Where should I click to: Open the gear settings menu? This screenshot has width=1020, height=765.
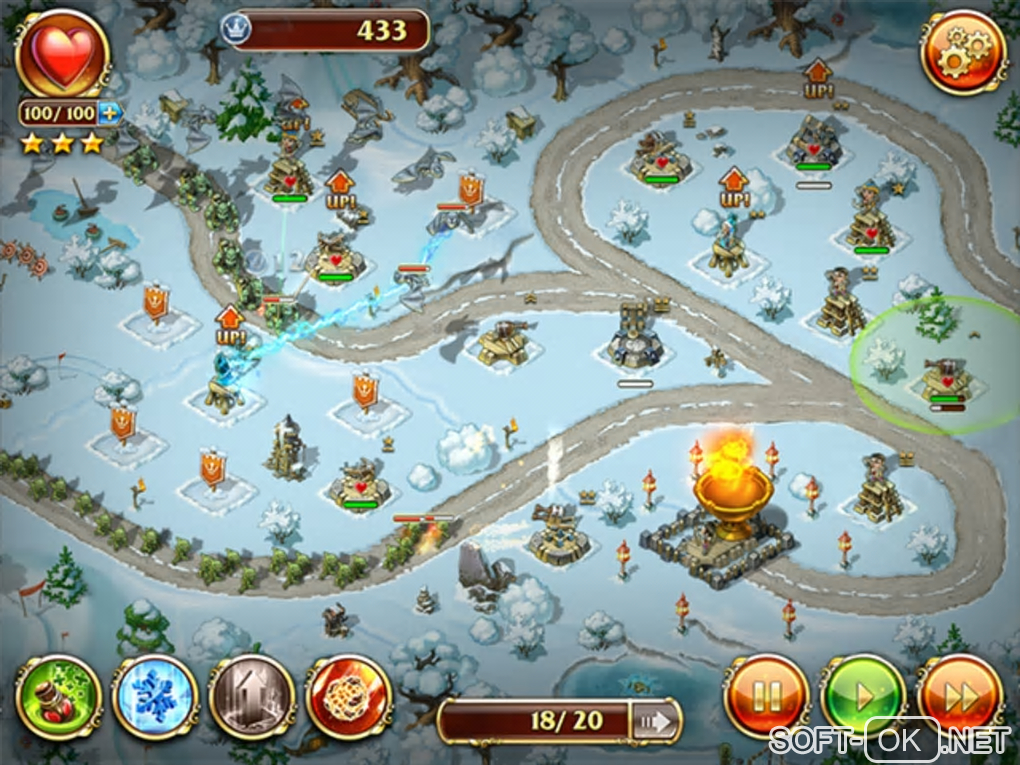point(962,55)
